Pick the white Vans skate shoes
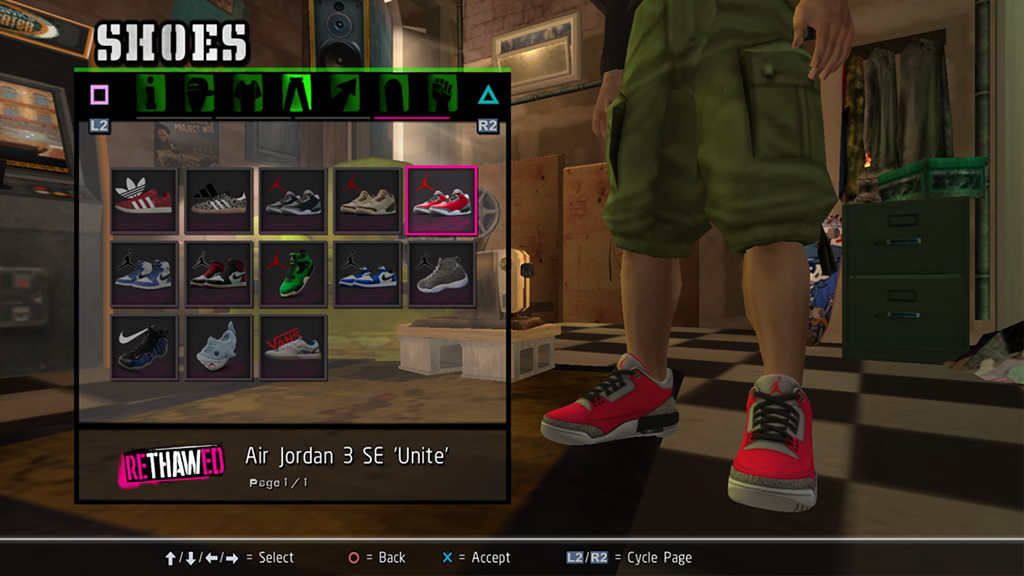1024x576 pixels. [293, 347]
